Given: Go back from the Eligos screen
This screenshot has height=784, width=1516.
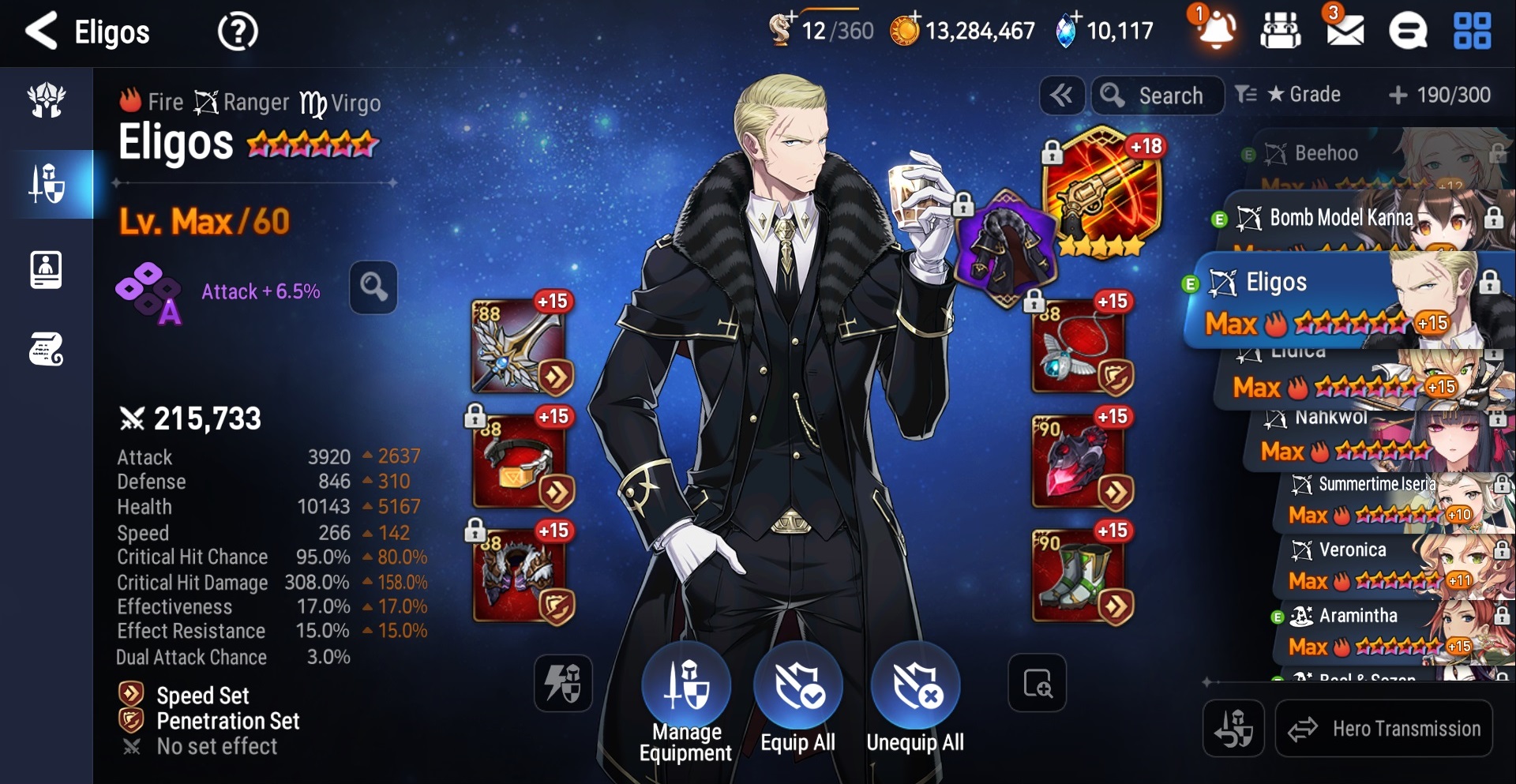Looking at the screenshot, I should click(x=41, y=32).
